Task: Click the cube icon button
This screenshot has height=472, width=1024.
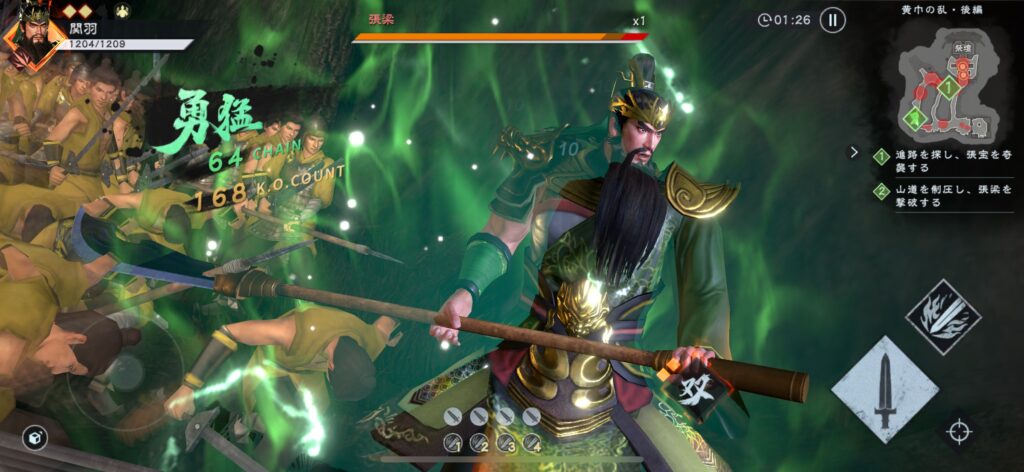Action: 36,439
